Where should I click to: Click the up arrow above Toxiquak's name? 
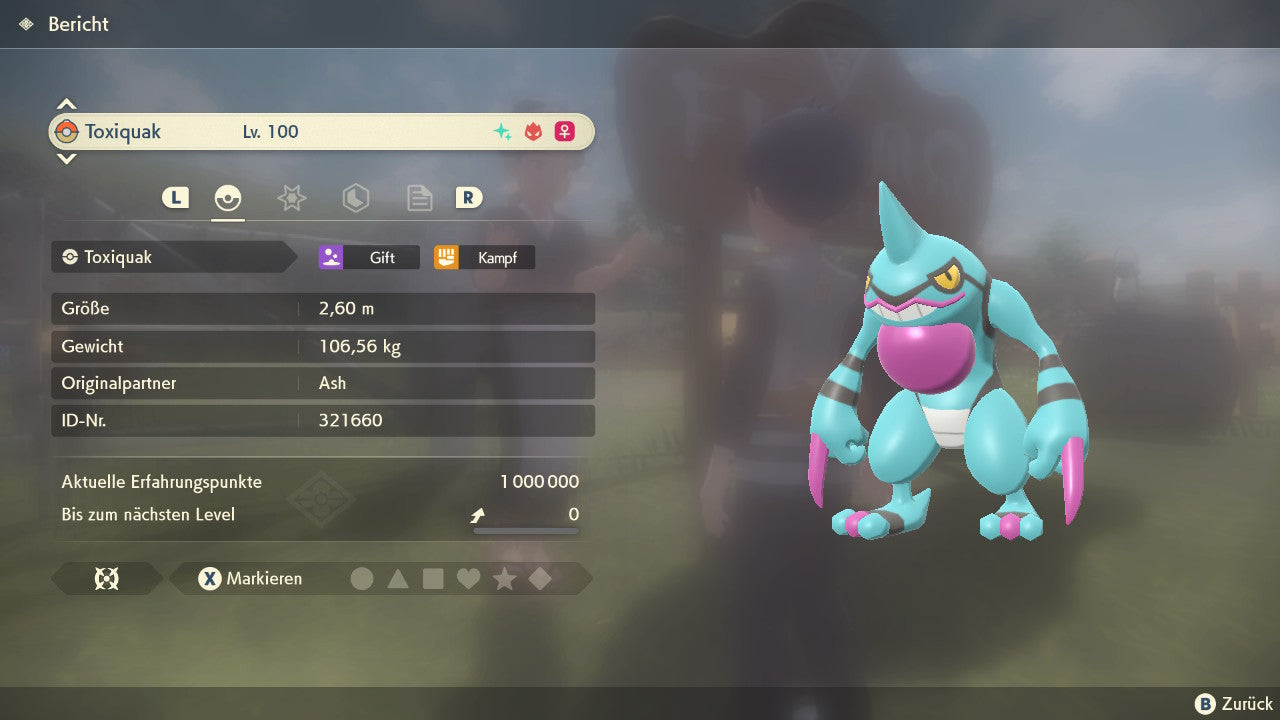[x=66, y=104]
